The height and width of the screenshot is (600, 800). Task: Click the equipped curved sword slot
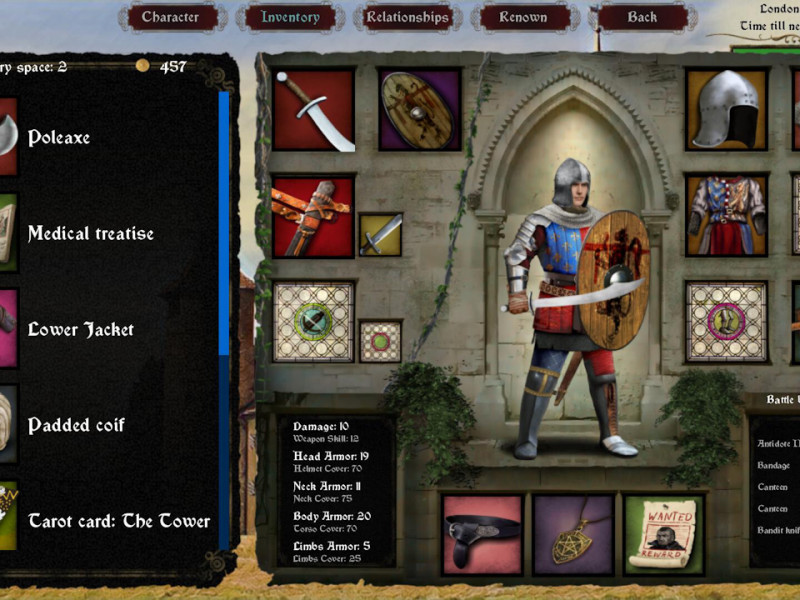pyautogui.click(x=313, y=110)
